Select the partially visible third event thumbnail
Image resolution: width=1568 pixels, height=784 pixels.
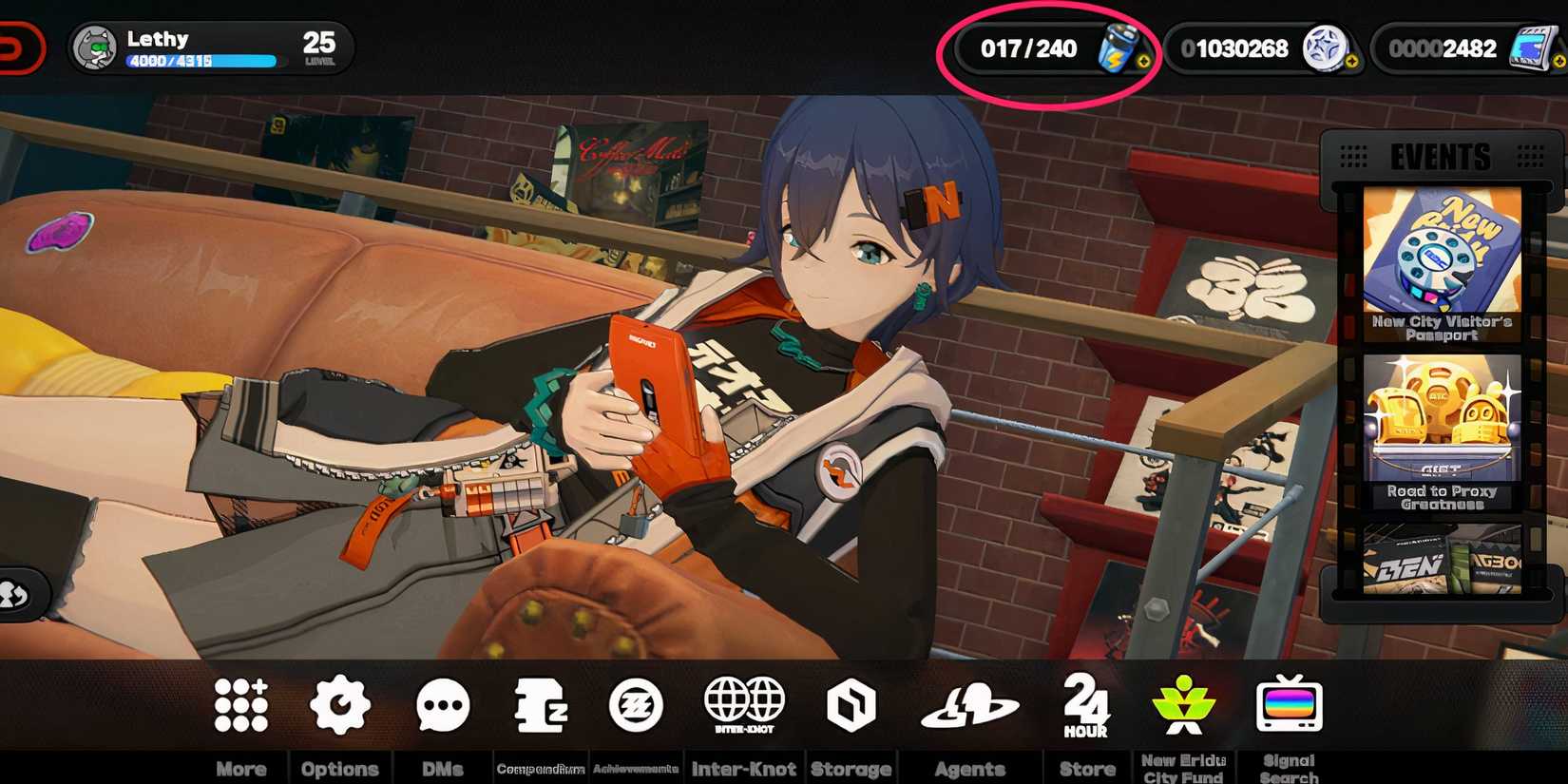pyautogui.click(x=1444, y=561)
